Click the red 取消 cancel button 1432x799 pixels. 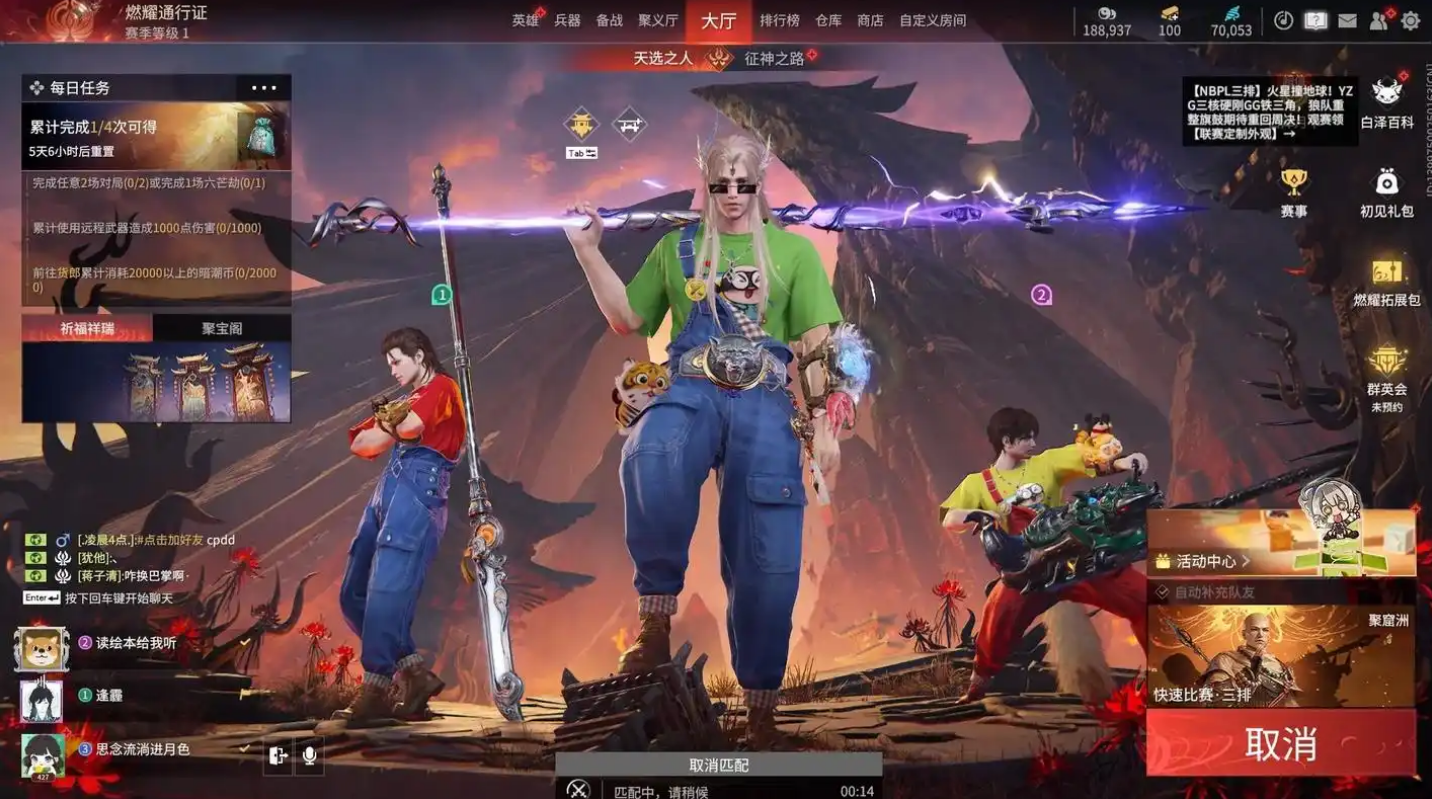[x=1281, y=744]
